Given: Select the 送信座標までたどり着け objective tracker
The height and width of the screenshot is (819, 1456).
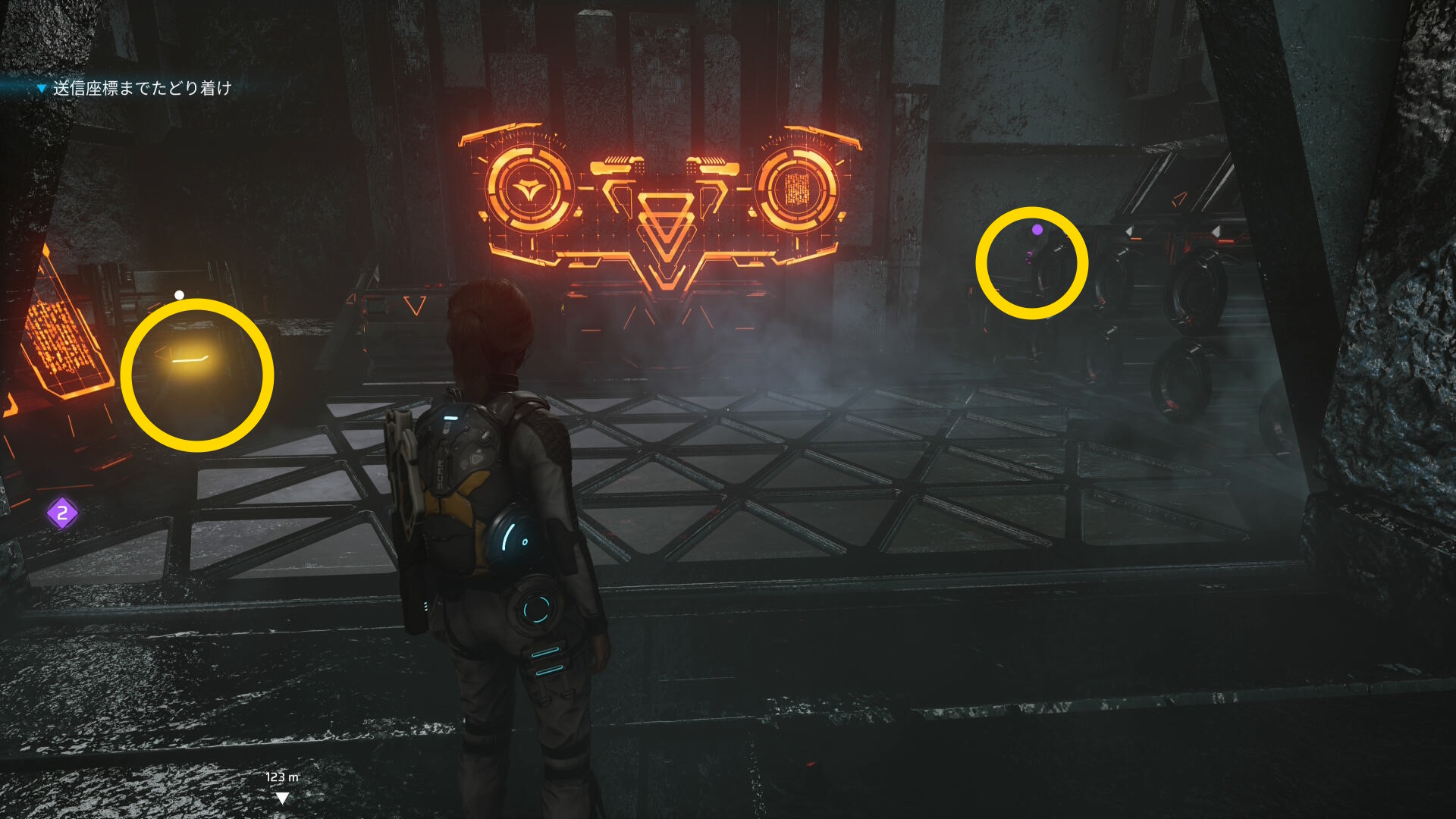Looking at the screenshot, I should coord(141,89).
